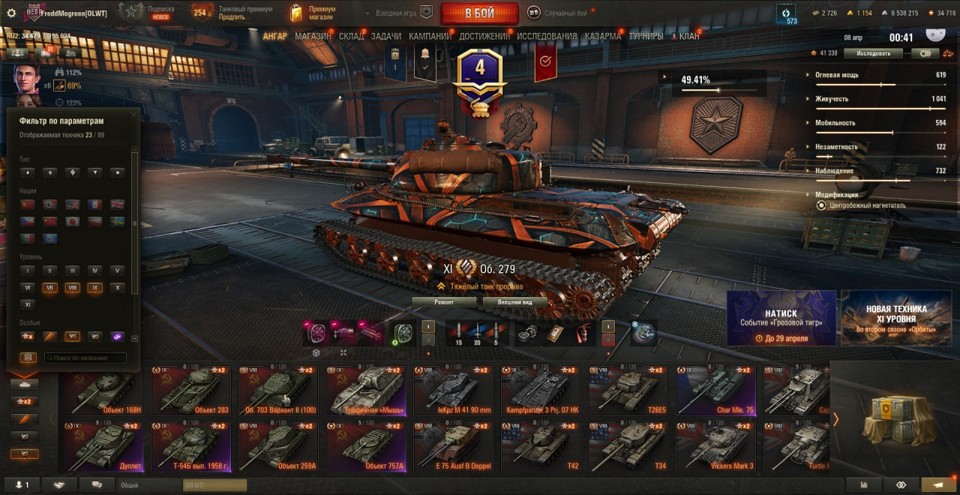960x495 pixels.
Task: Toggle the tier X level filter
Action: (118, 287)
